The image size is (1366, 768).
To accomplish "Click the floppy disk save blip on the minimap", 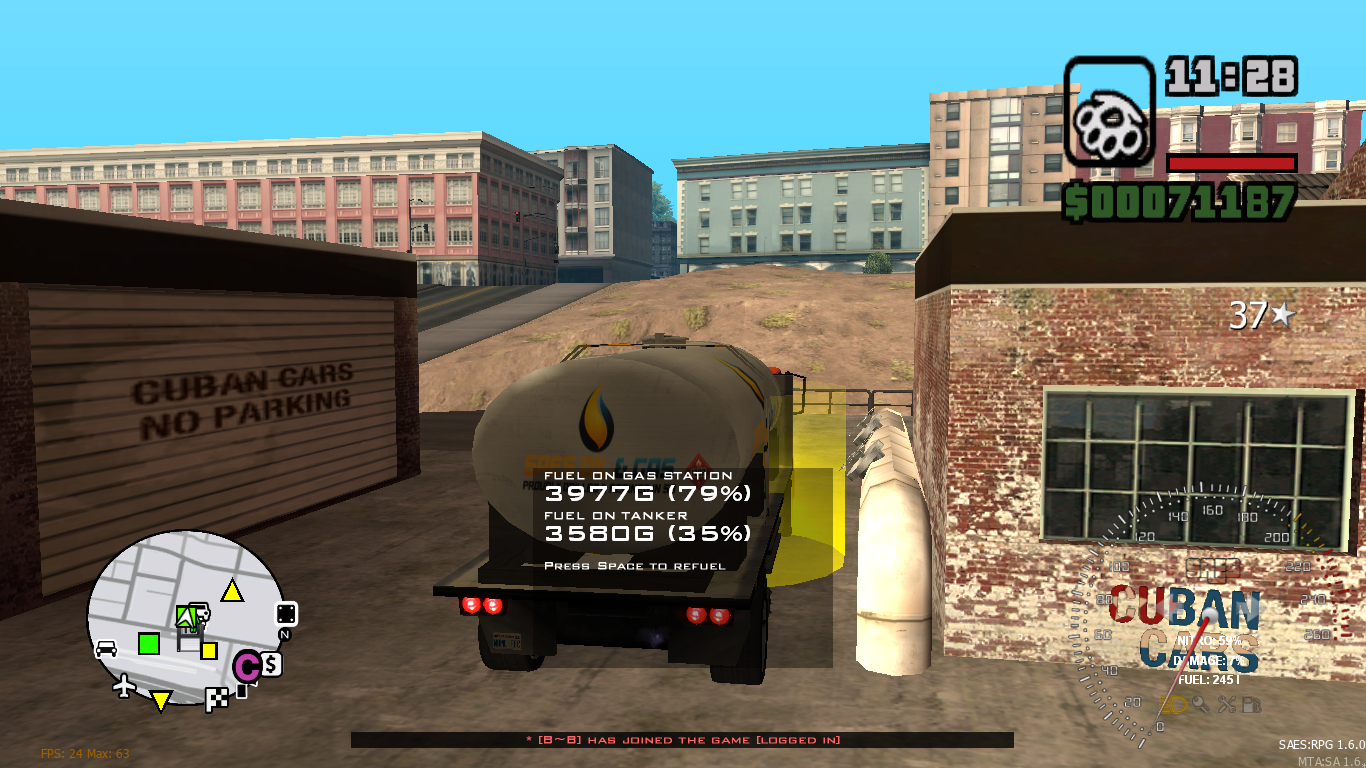I will click(x=190, y=639).
